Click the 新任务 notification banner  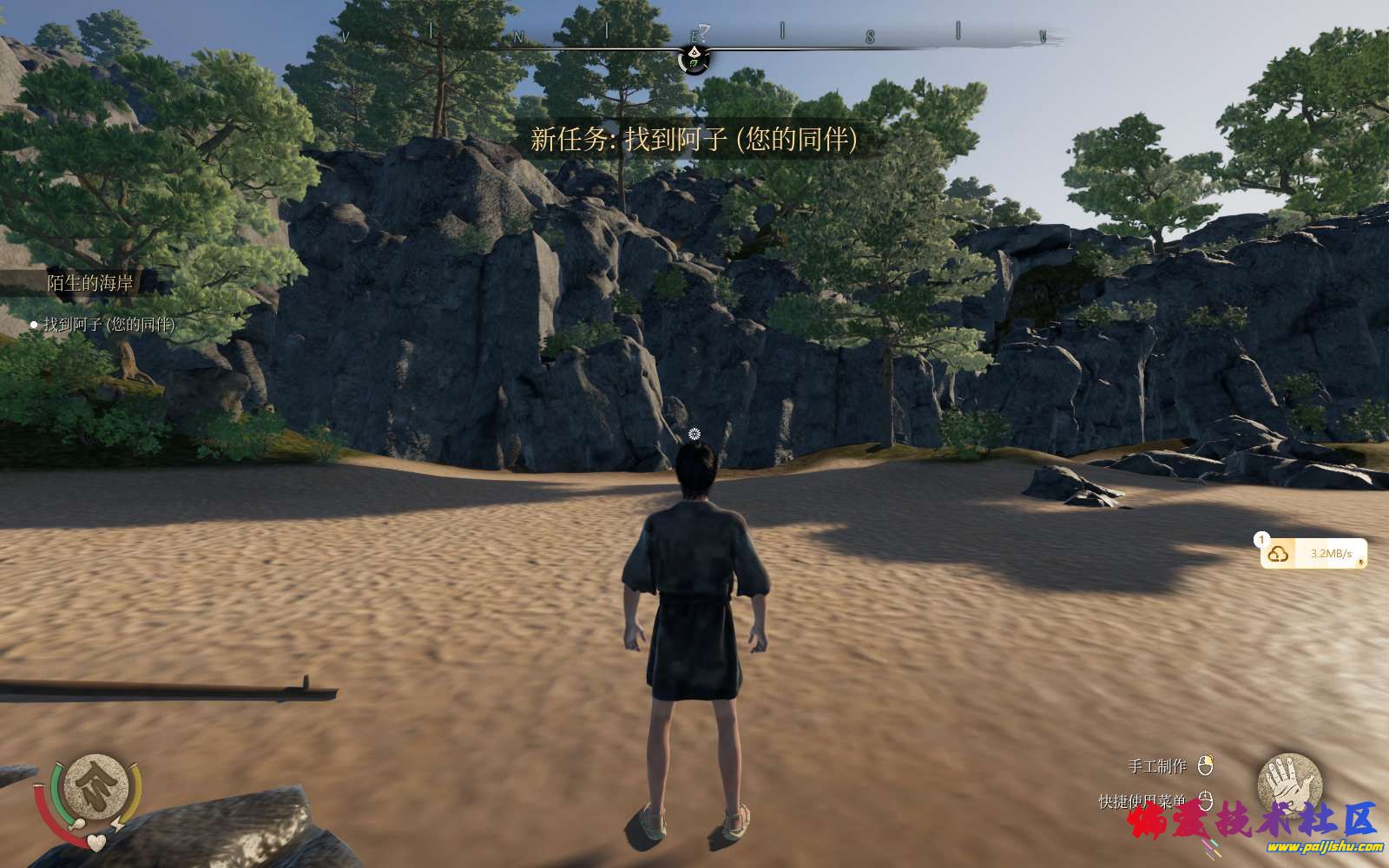point(694,139)
